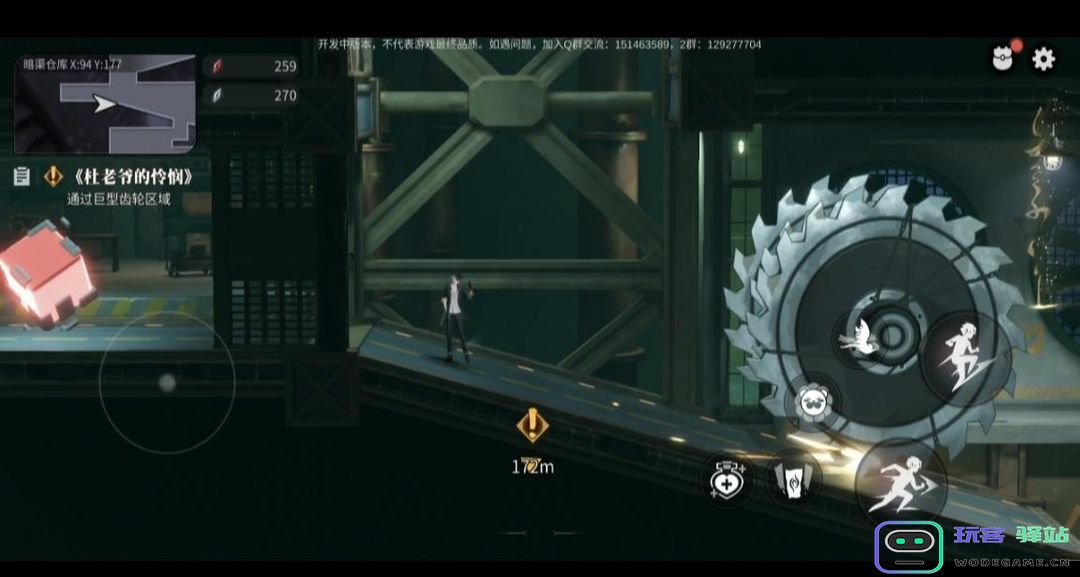Open the settings gear menu
The width and height of the screenshot is (1080, 577).
click(1043, 59)
